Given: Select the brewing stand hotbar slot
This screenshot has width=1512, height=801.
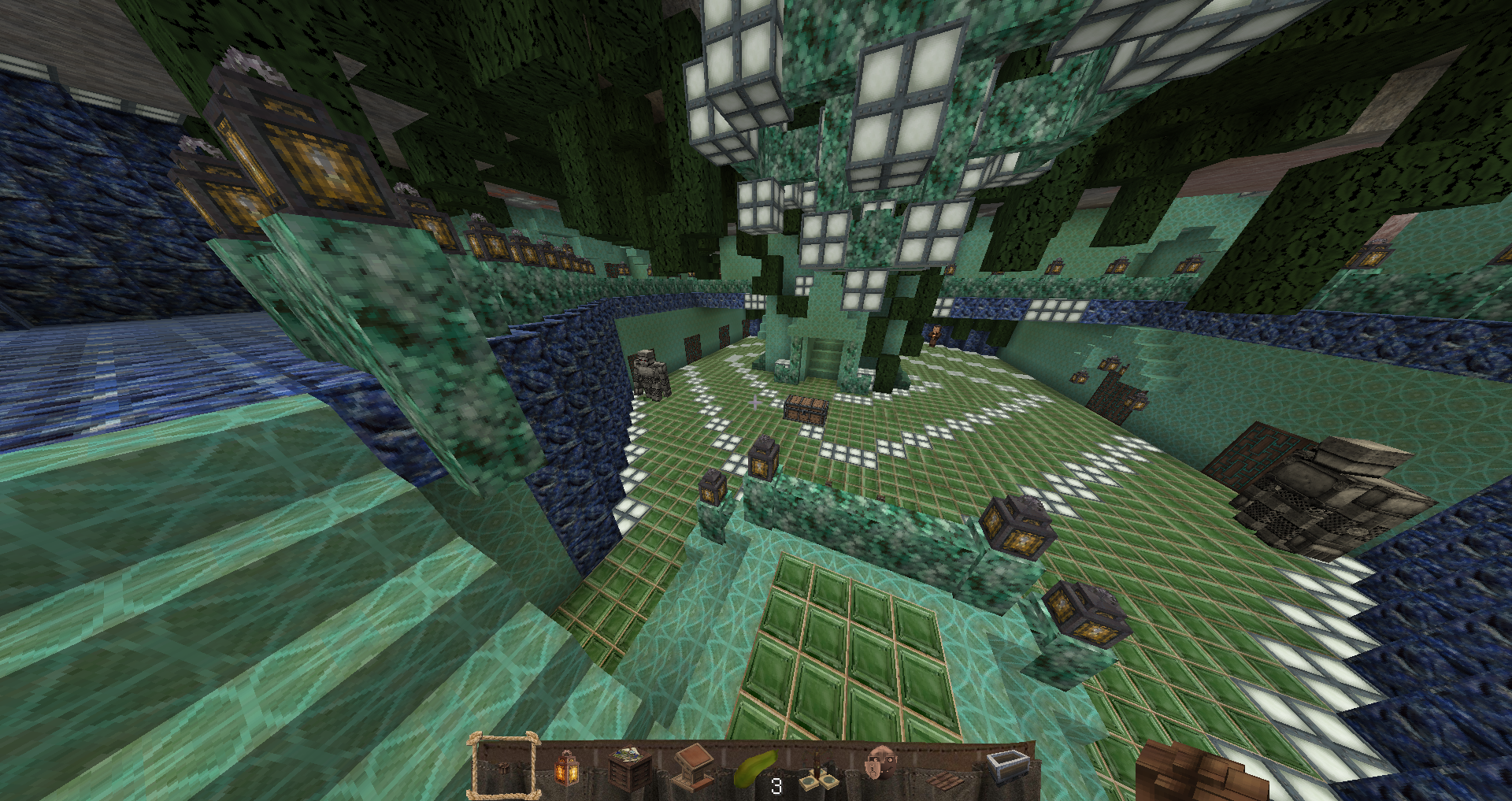Looking at the screenshot, I should pyautogui.click(x=818, y=771).
